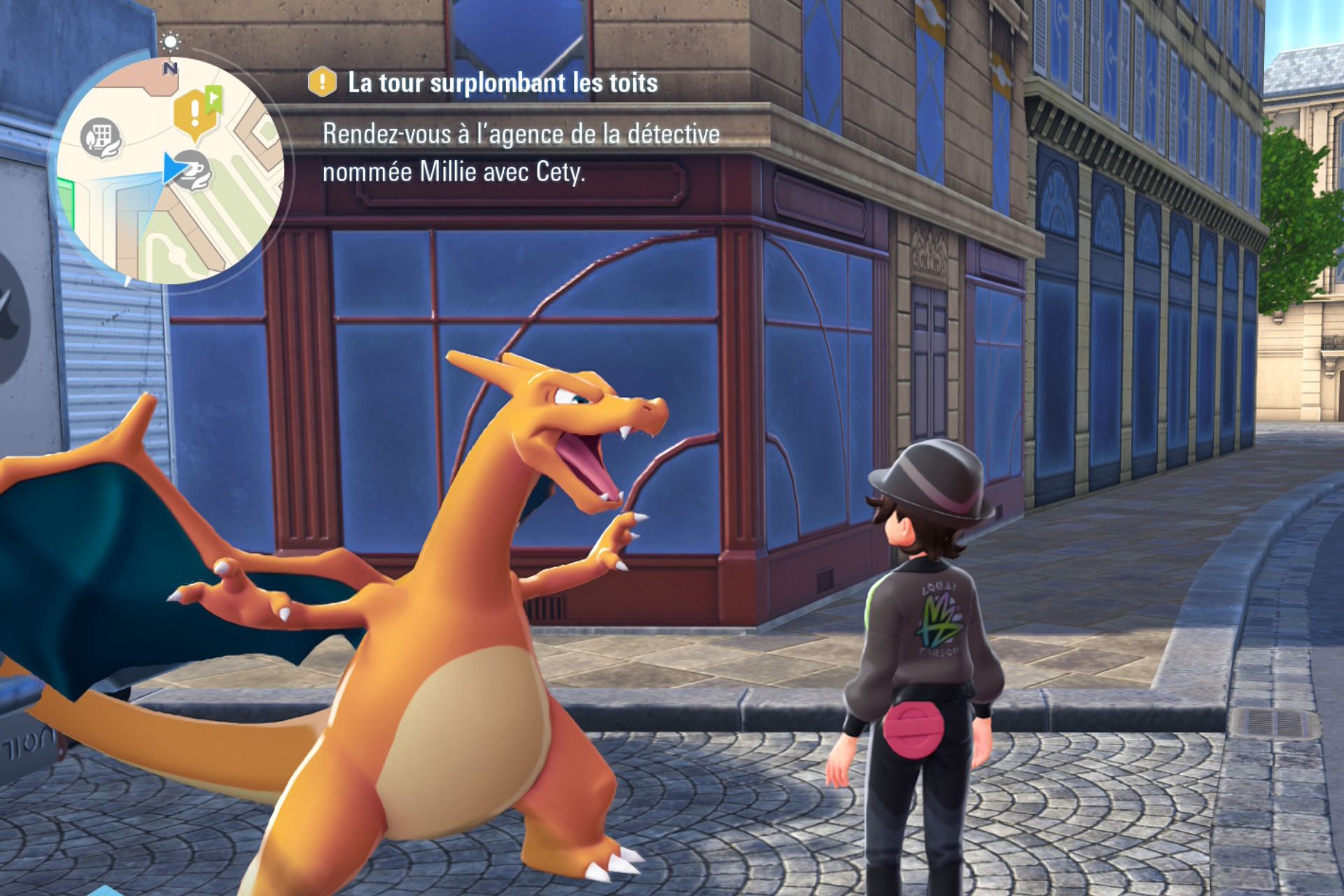This screenshot has height=896, width=1344.
Task: Click the hexagonal exclamation badge beside the quest title
Action: [x=321, y=83]
